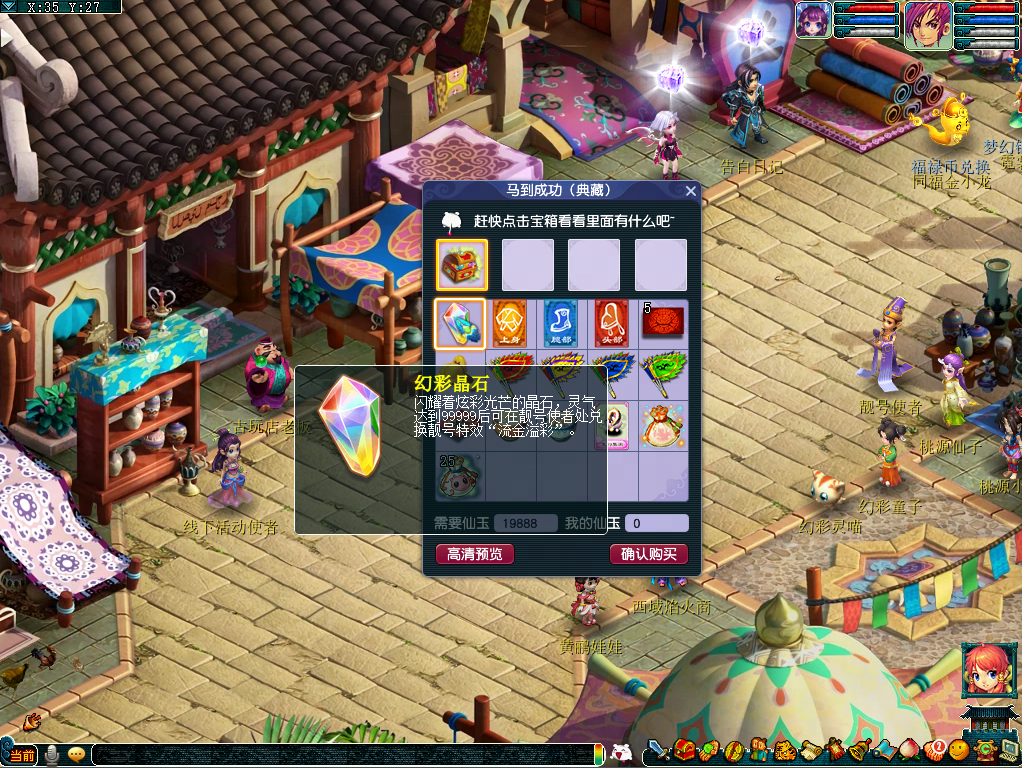
Task: Select the pet item with count 25
Action: tap(460, 477)
